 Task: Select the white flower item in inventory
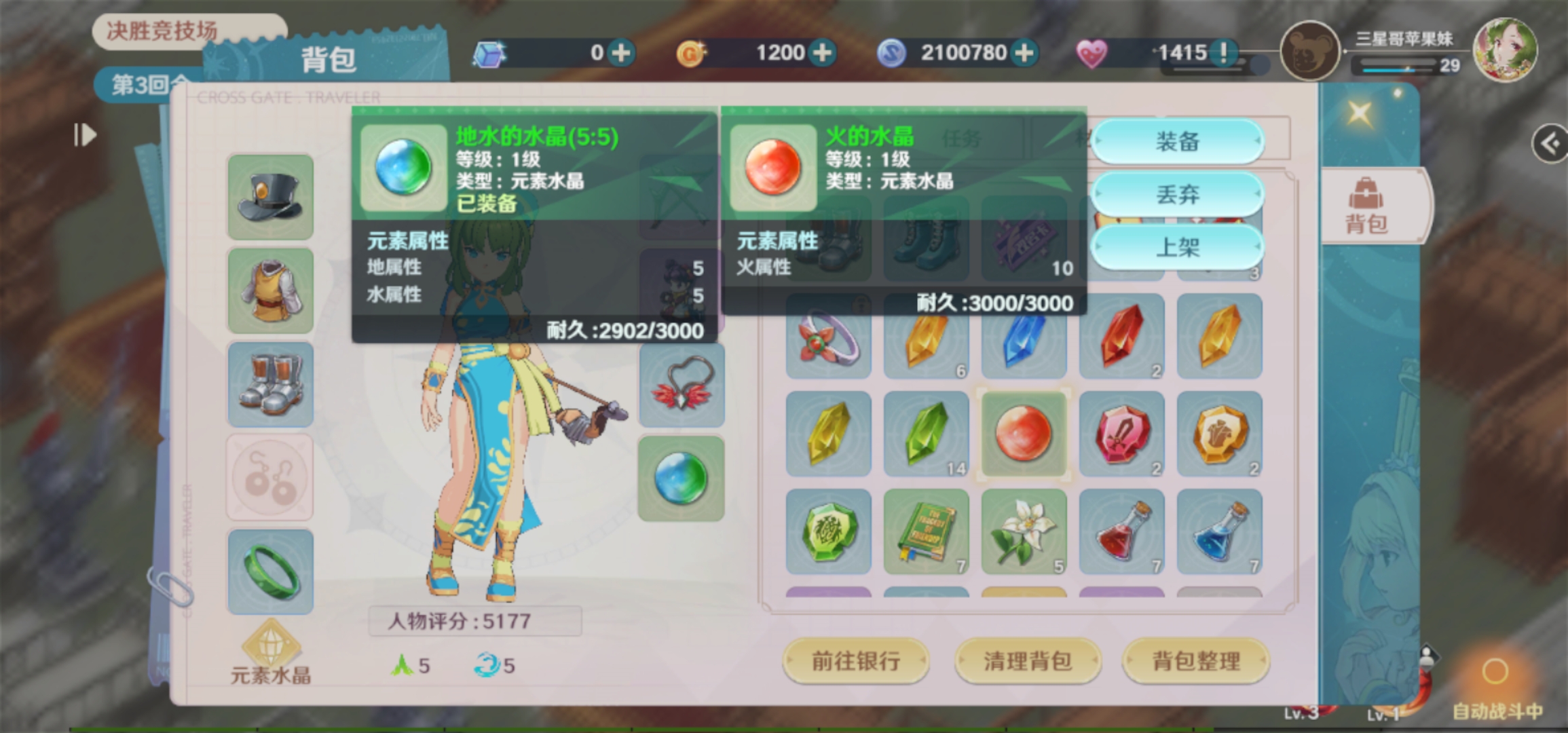tap(1024, 531)
